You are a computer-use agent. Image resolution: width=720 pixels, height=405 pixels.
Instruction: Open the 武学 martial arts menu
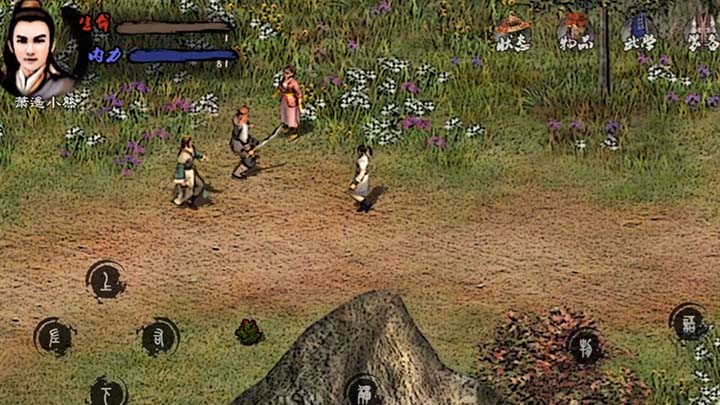(637, 33)
